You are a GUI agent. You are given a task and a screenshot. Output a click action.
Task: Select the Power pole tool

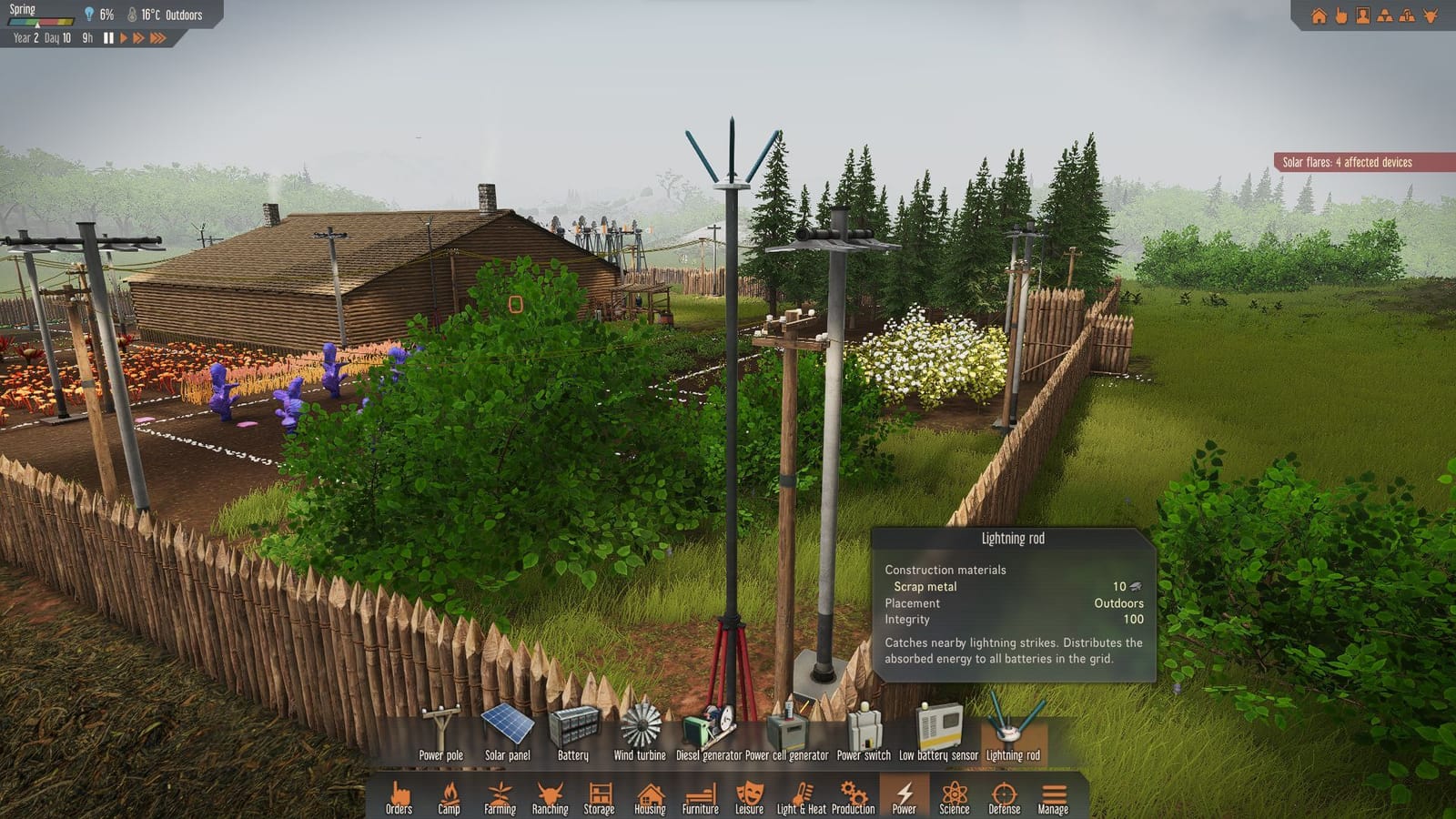tap(440, 728)
